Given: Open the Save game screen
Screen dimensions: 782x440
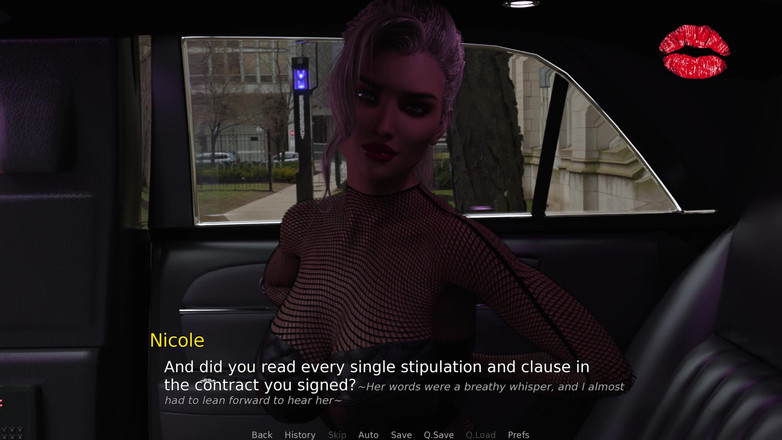Looking at the screenshot, I should [x=401, y=435].
